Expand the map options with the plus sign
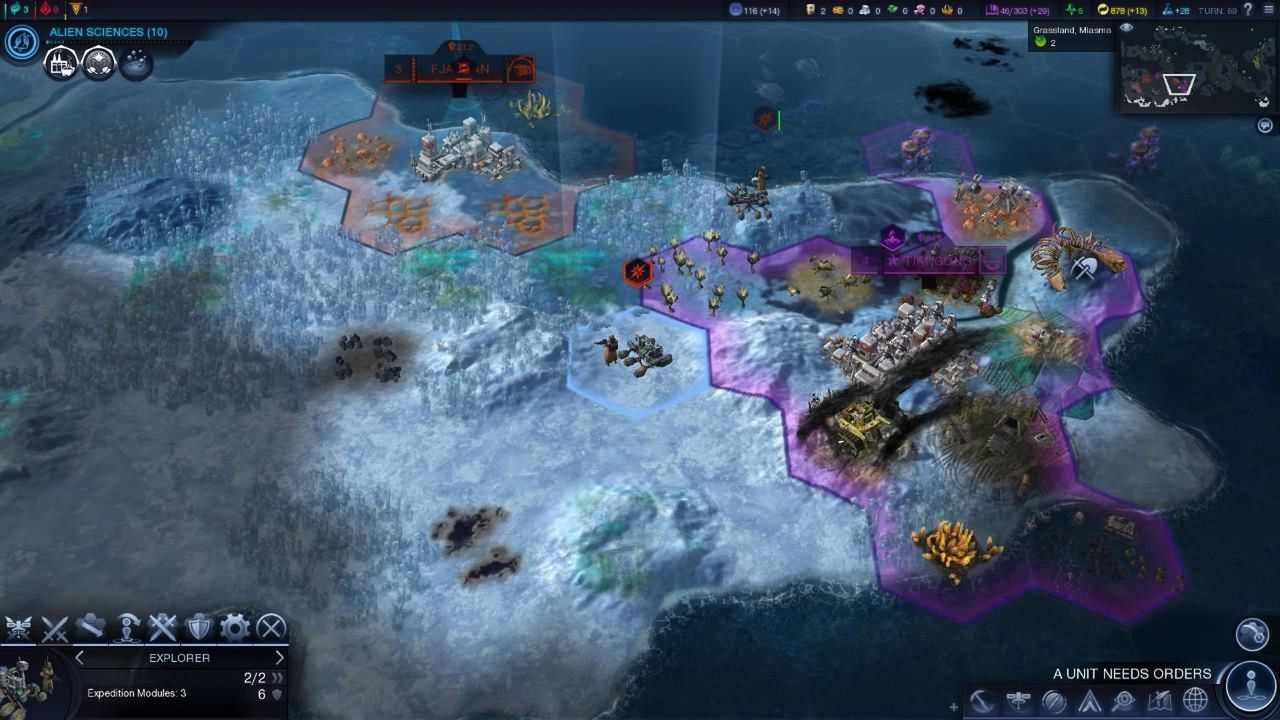 point(953,706)
